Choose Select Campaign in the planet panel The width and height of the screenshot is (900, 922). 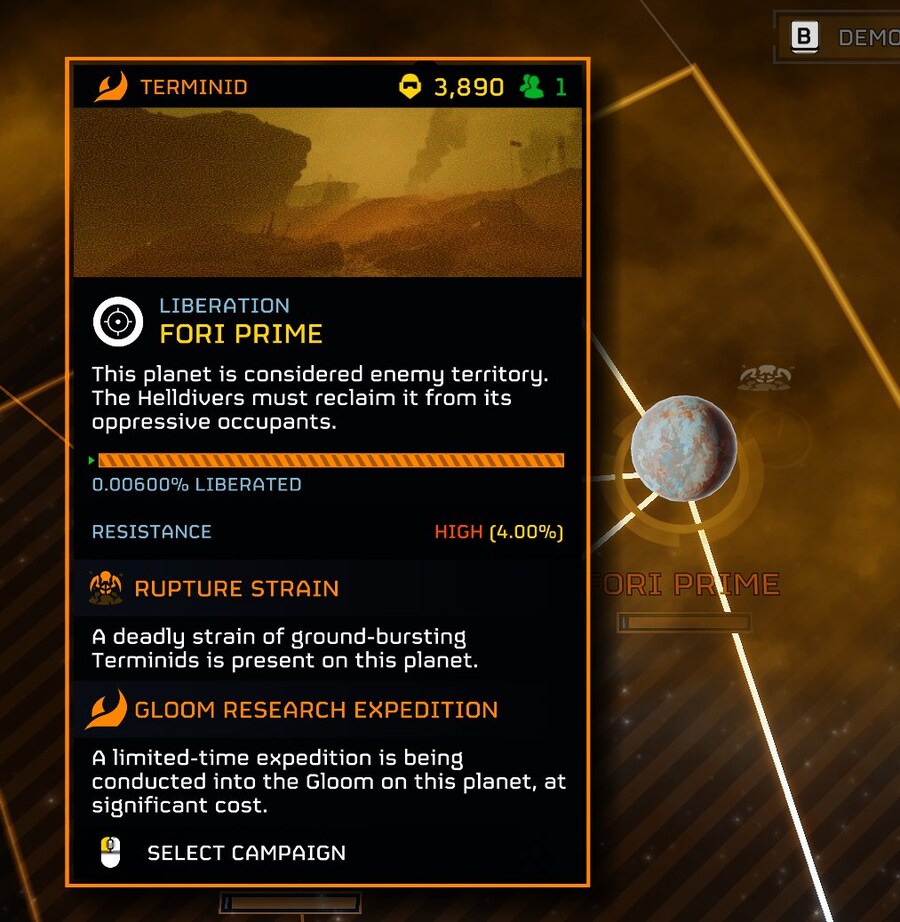pyautogui.click(x=246, y=853)
